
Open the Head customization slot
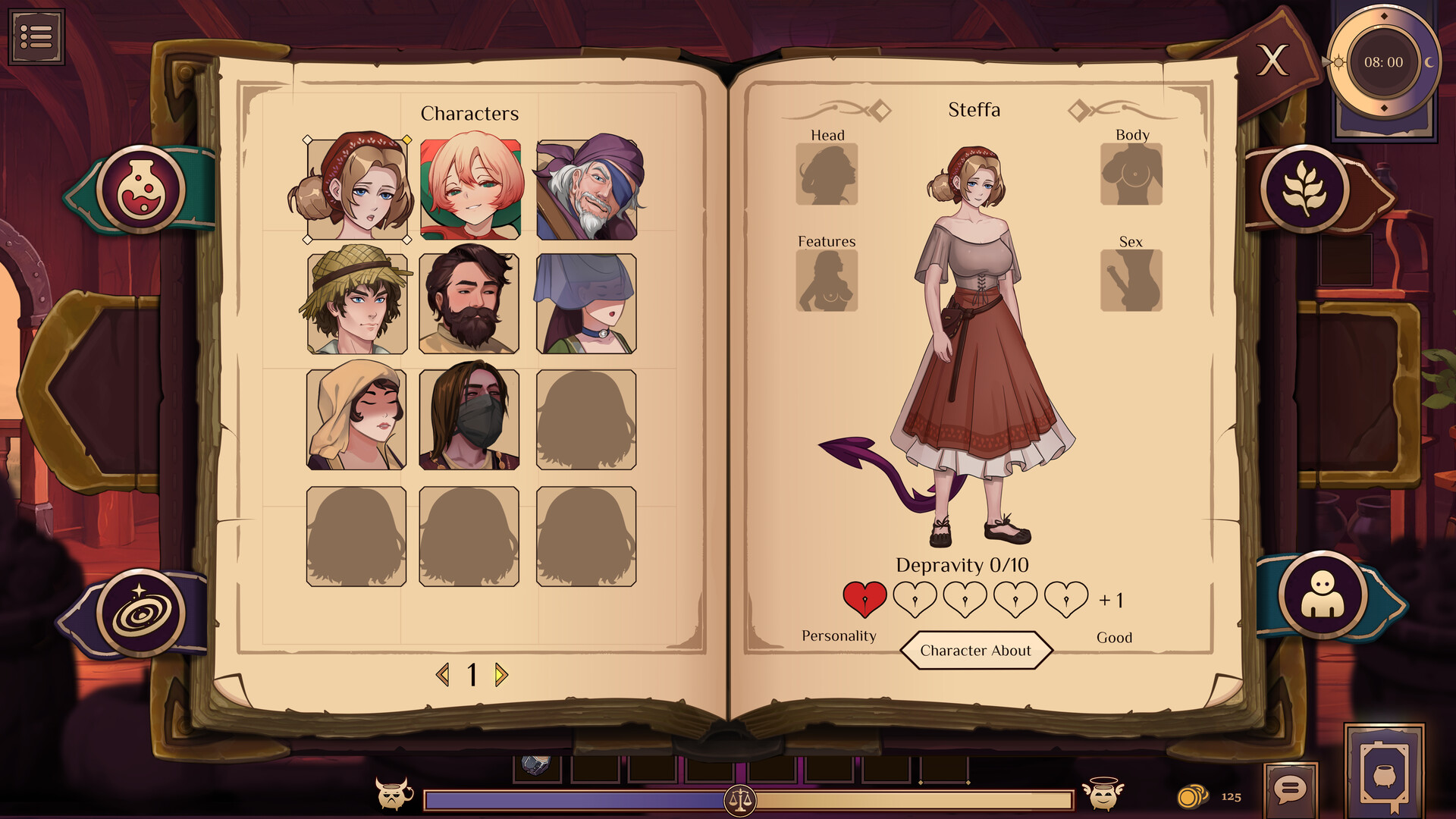(827, 176)
